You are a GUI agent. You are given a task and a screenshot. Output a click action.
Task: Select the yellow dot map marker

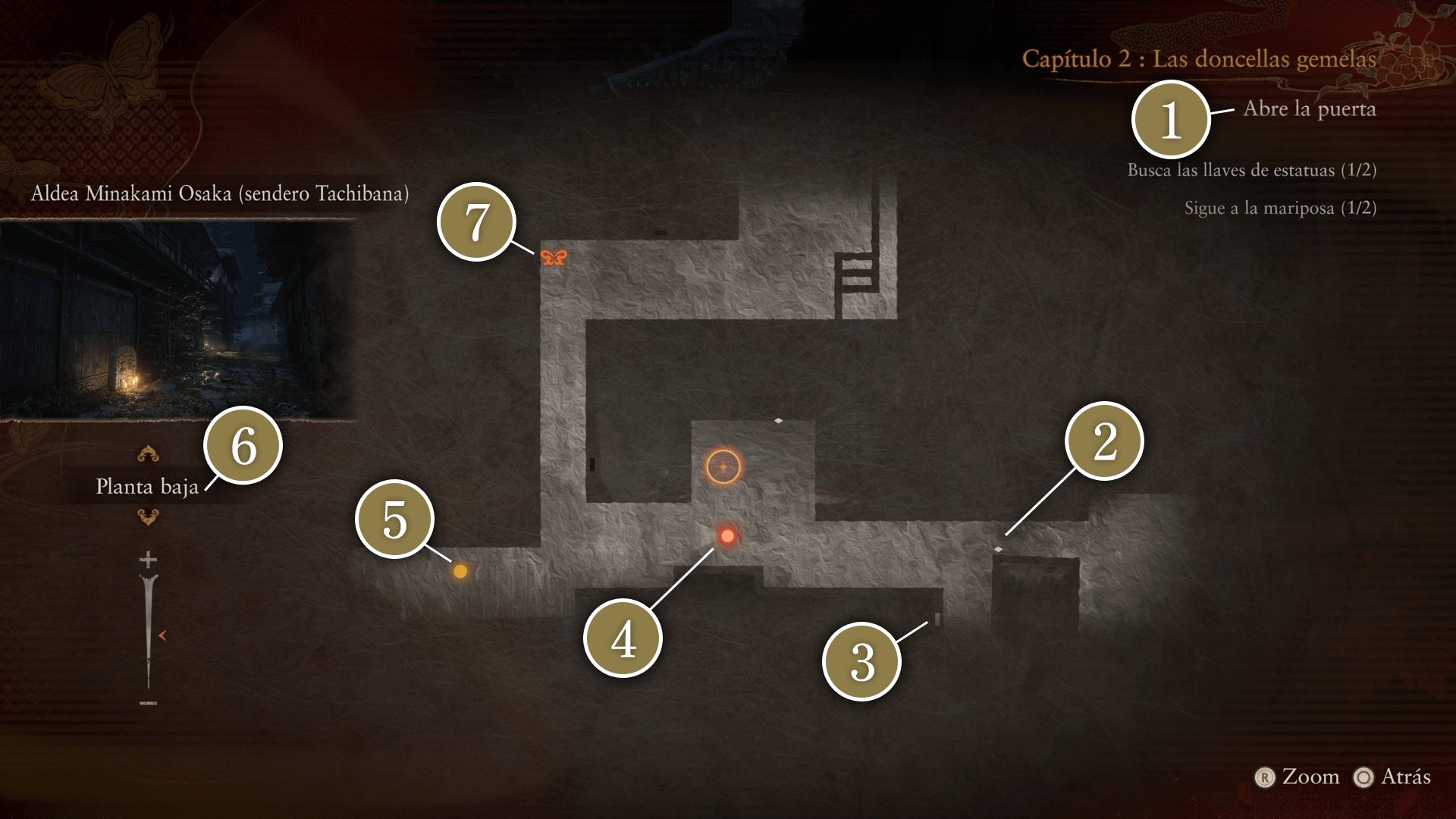pyautogui.click(x=460, y=571)
